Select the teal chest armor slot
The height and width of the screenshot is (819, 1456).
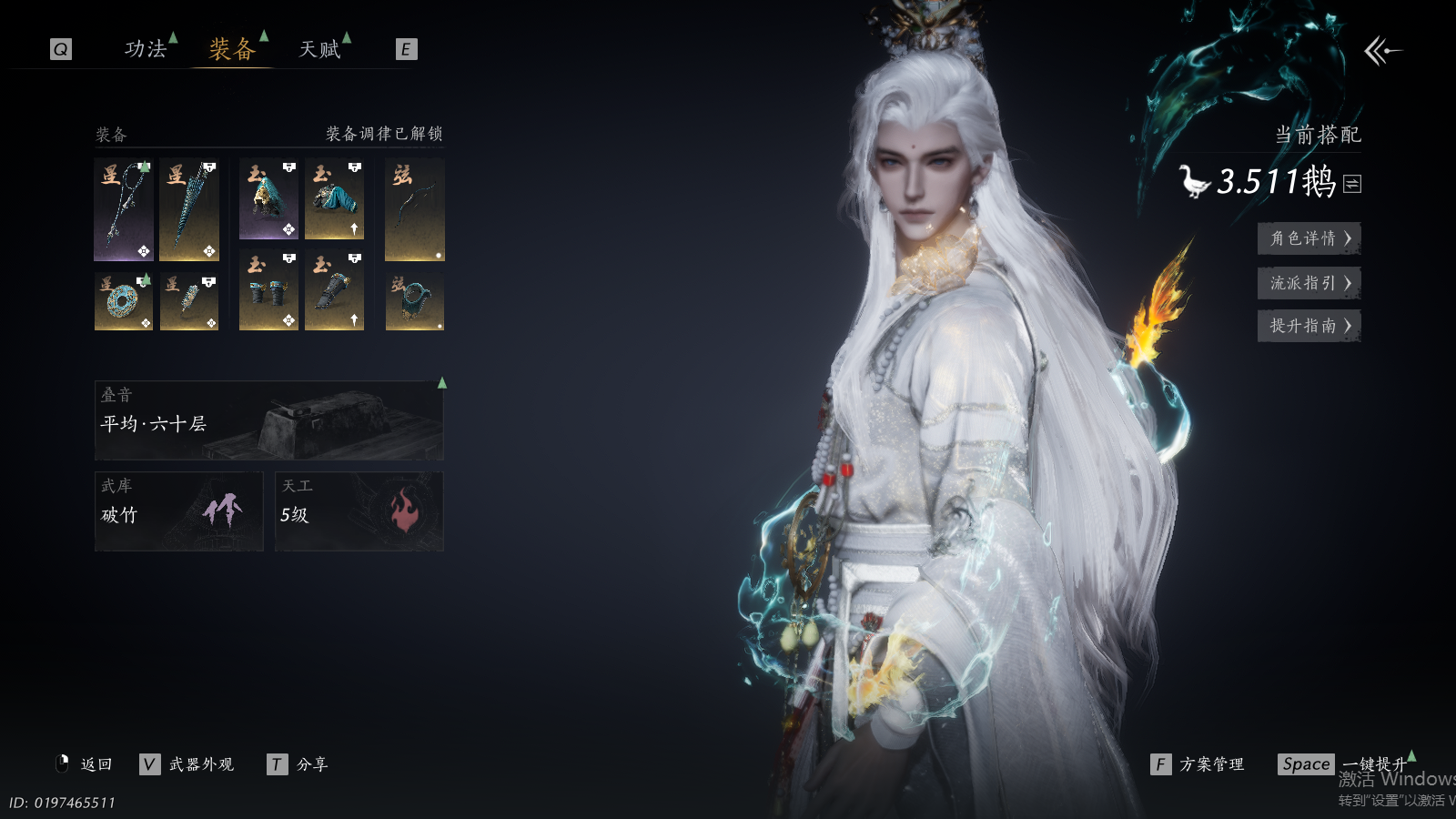coord(334,199)
